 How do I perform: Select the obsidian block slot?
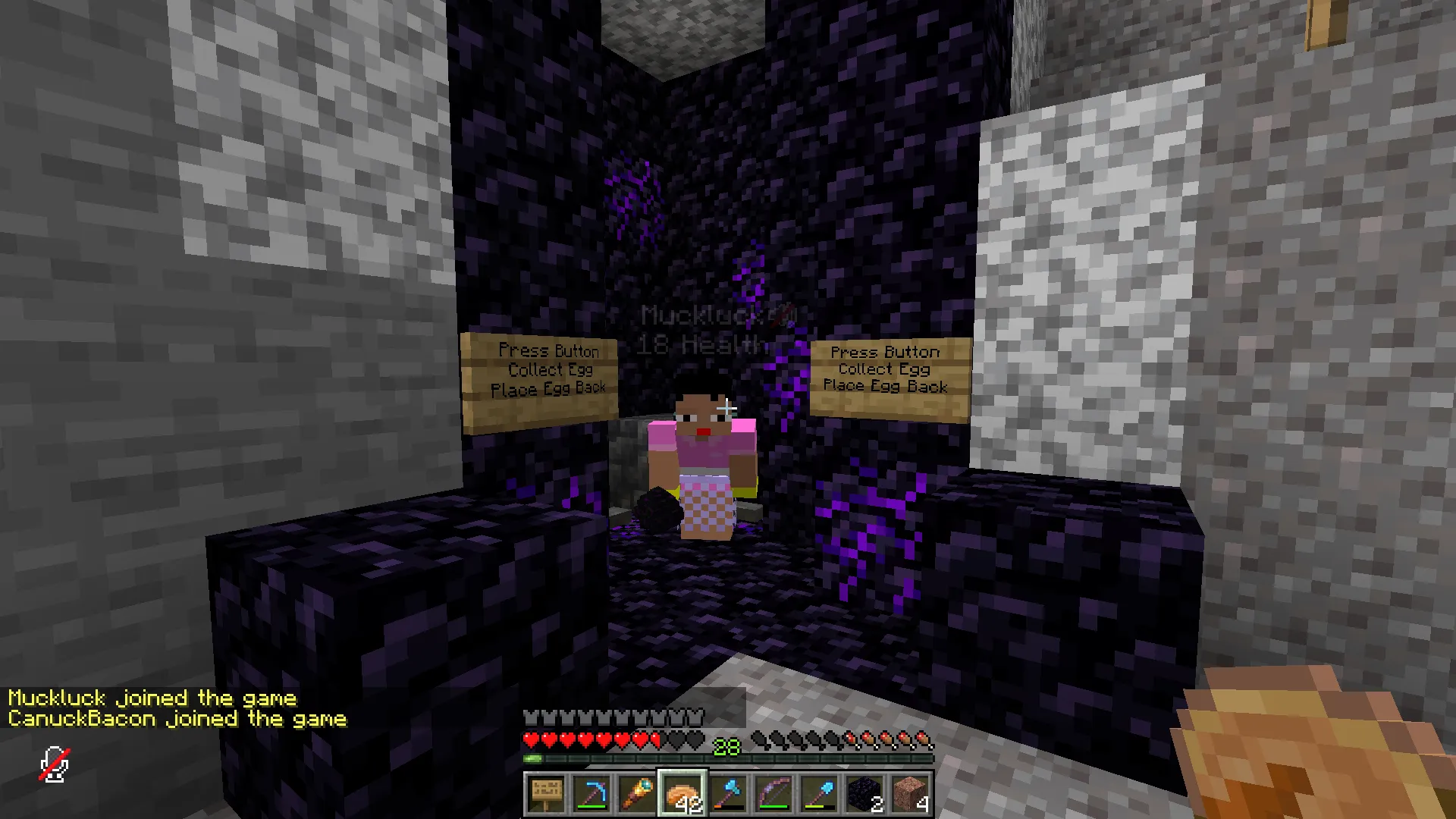click(x=864, y=794)
